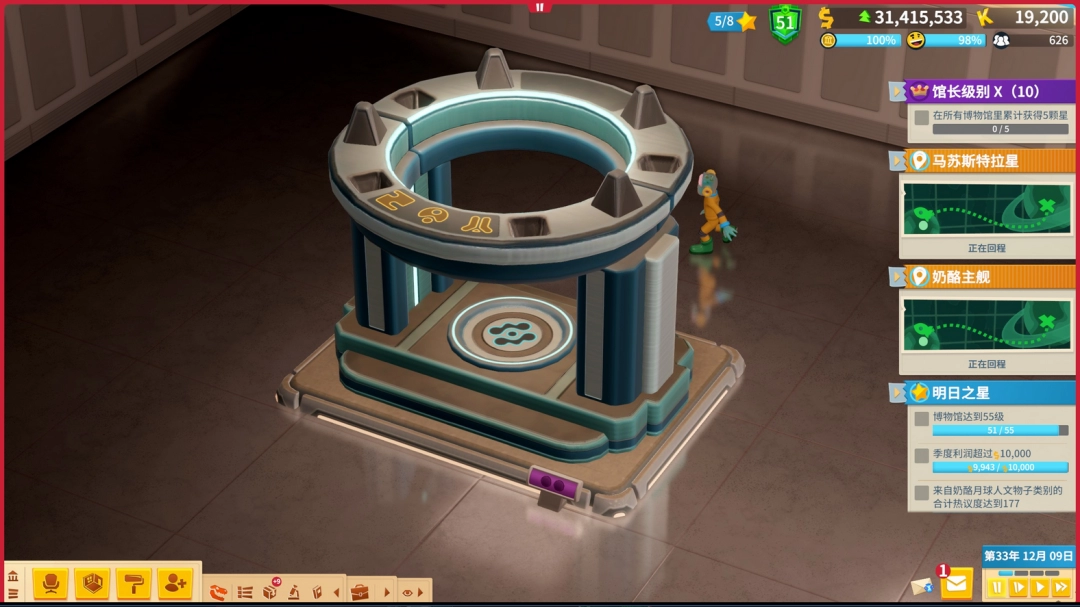Open the hire staff menu
This screenshot has height=607, width=1080.
click(174, 583)
